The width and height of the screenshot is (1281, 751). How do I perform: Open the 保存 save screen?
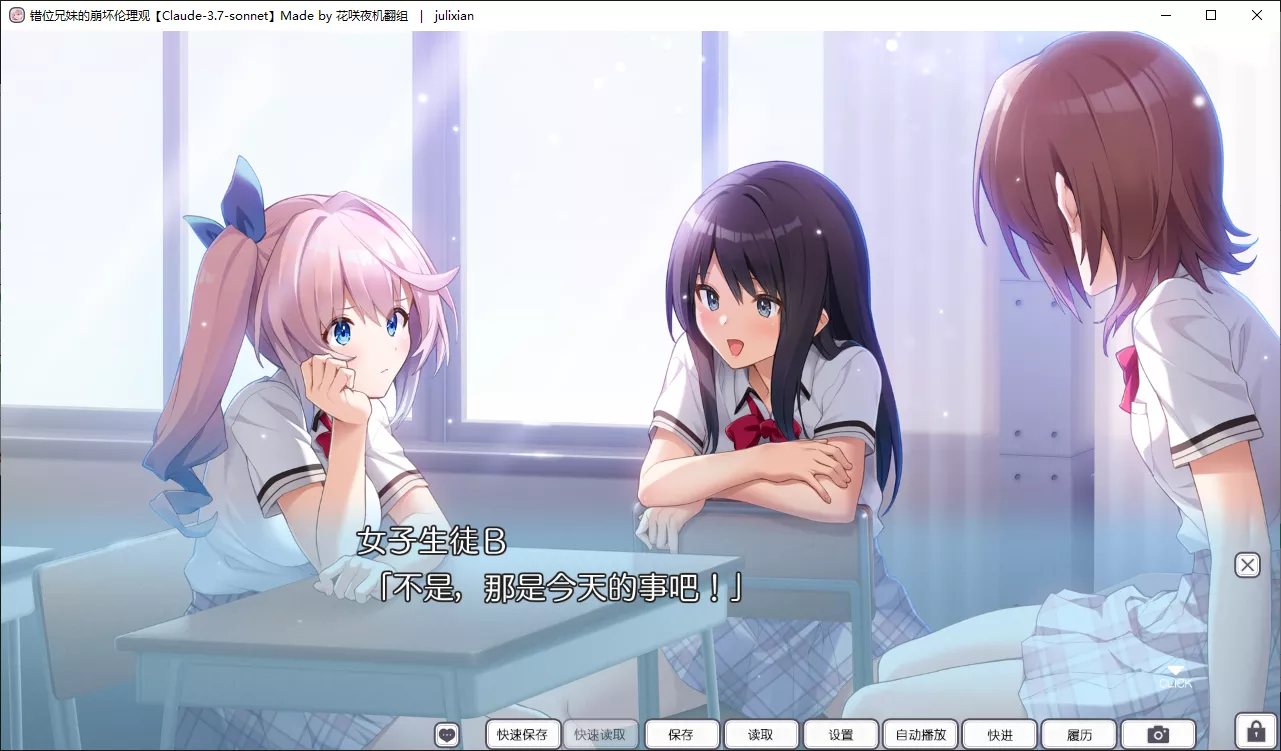[x=681, y=734]
